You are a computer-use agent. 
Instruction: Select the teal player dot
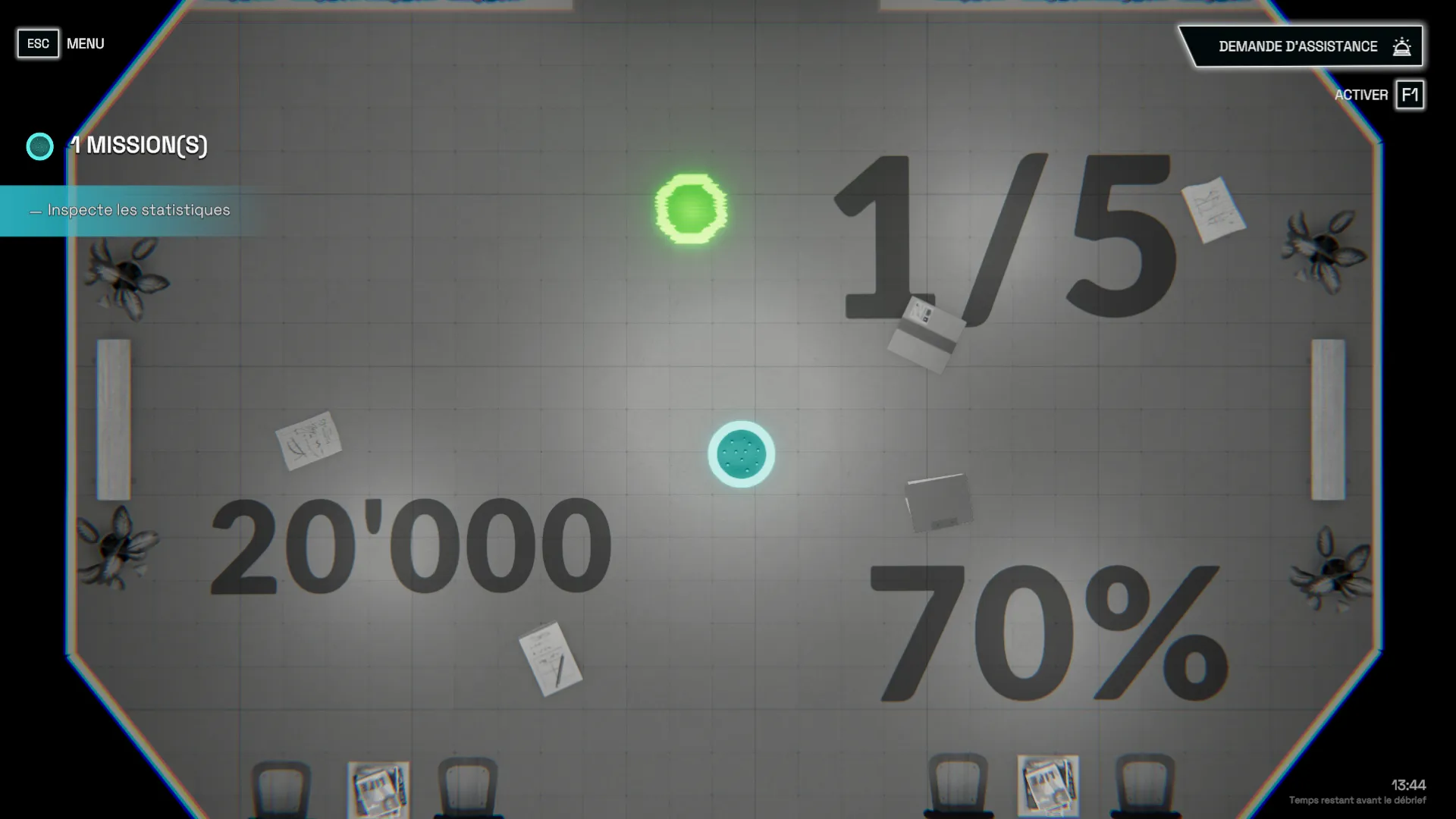(x=740, y=453)
